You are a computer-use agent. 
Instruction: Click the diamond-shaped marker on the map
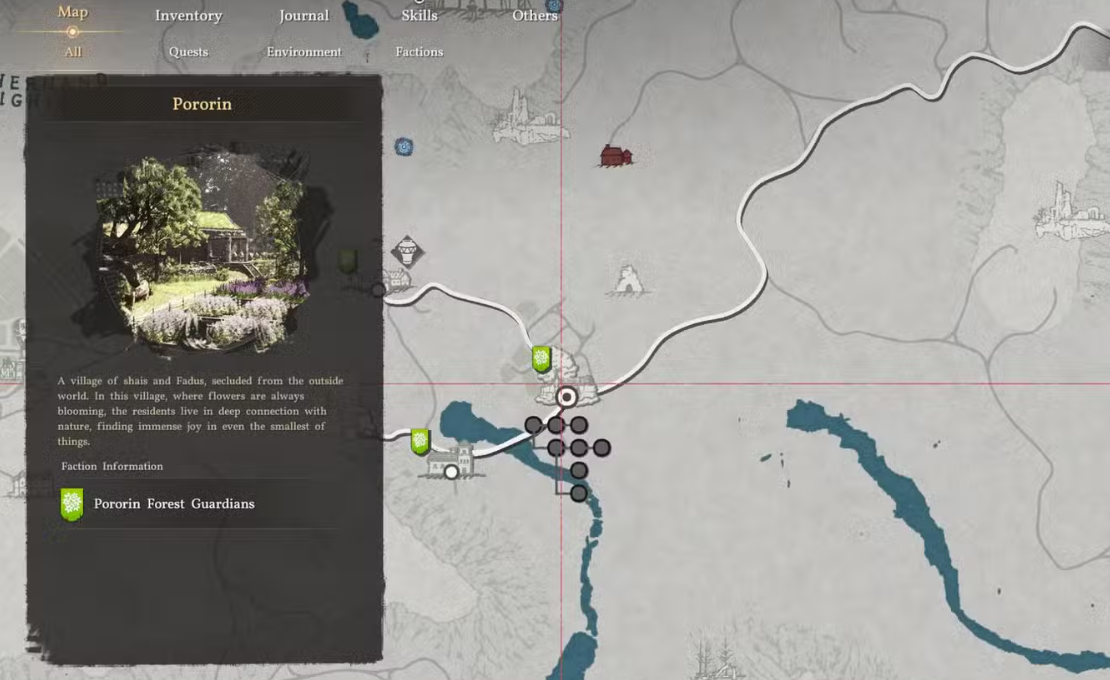(407, 250)
